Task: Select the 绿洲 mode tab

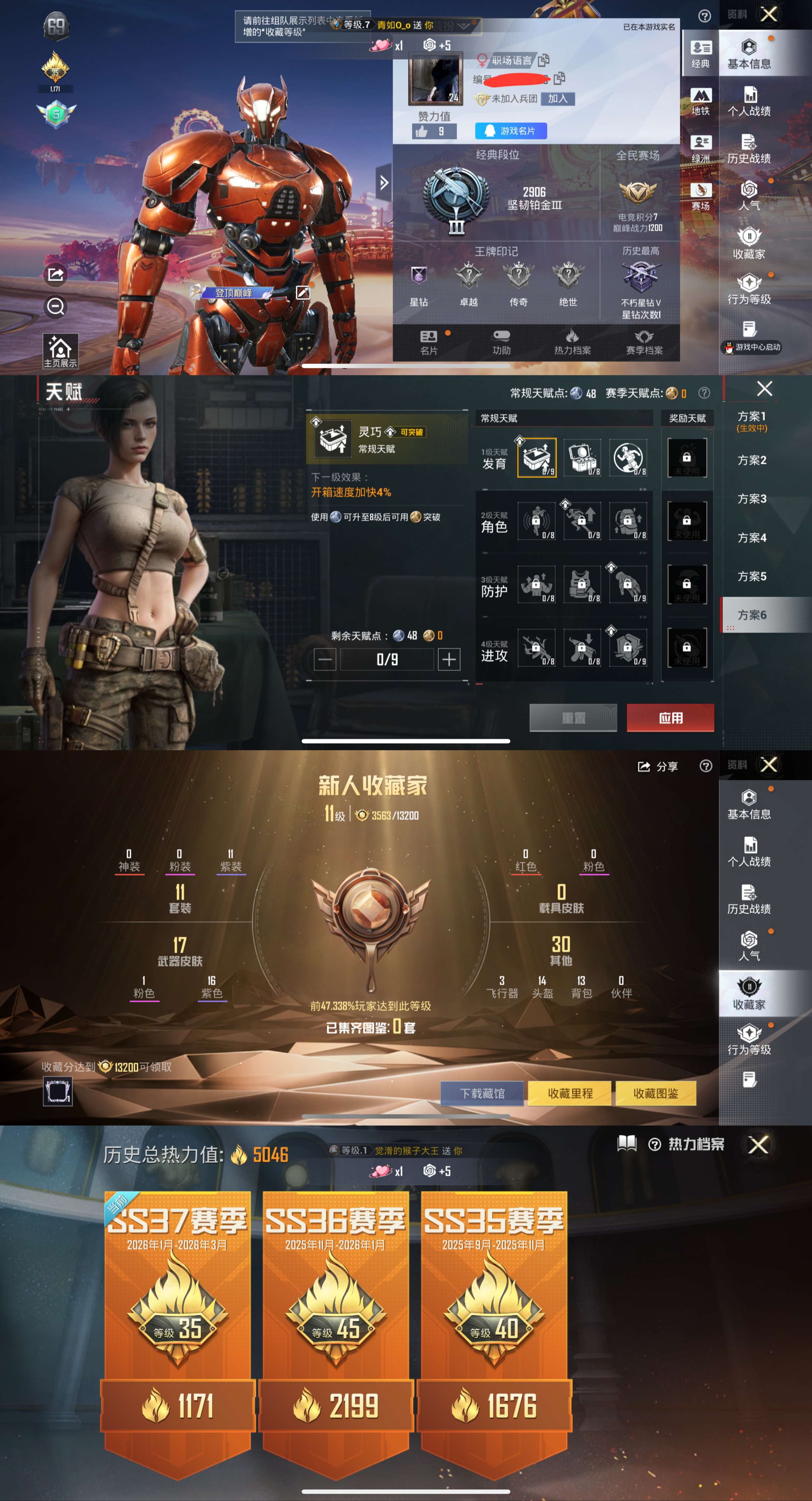Action: tap(700, 148)
